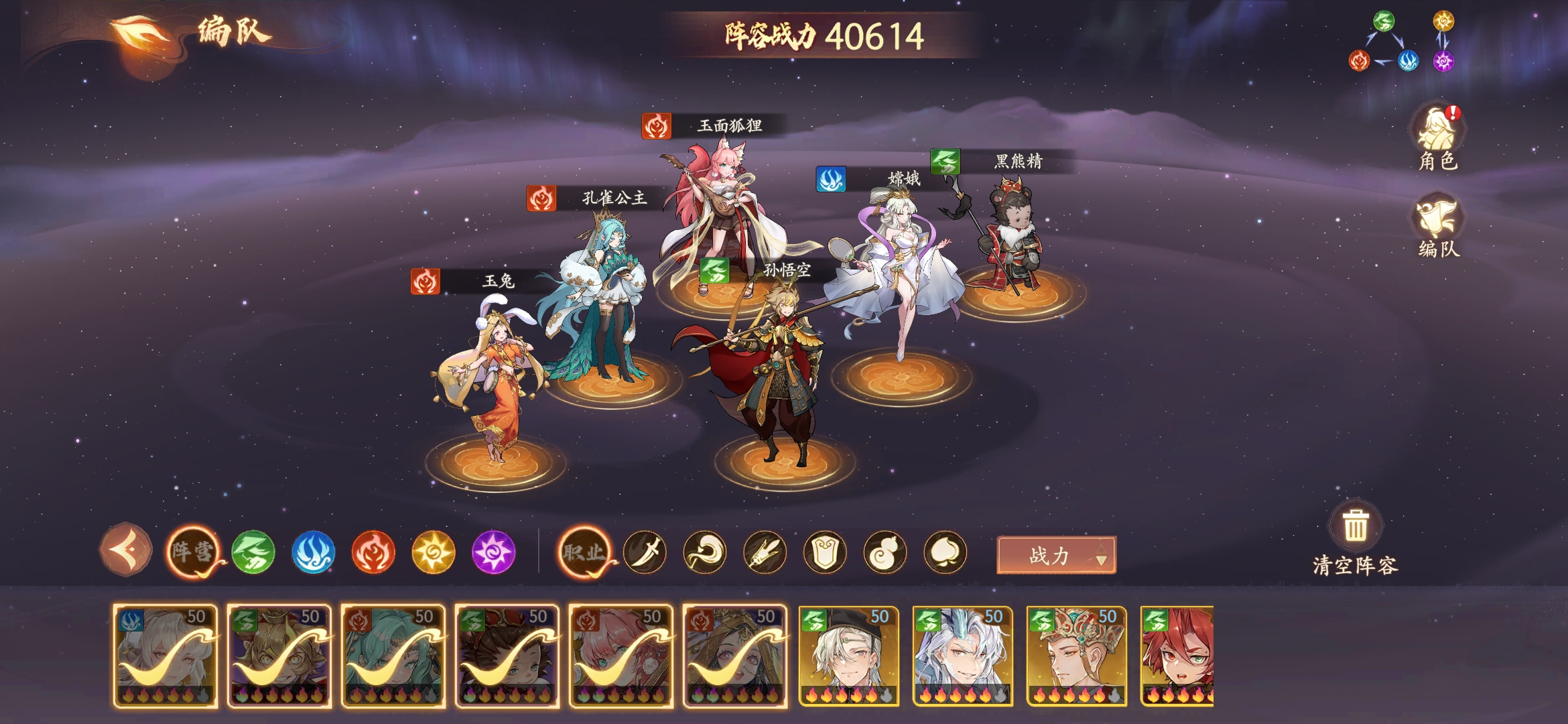Screen dimensions: 1568x724
Task: Pick the silver-haired hero with blue horn
Action: (962, 656)
